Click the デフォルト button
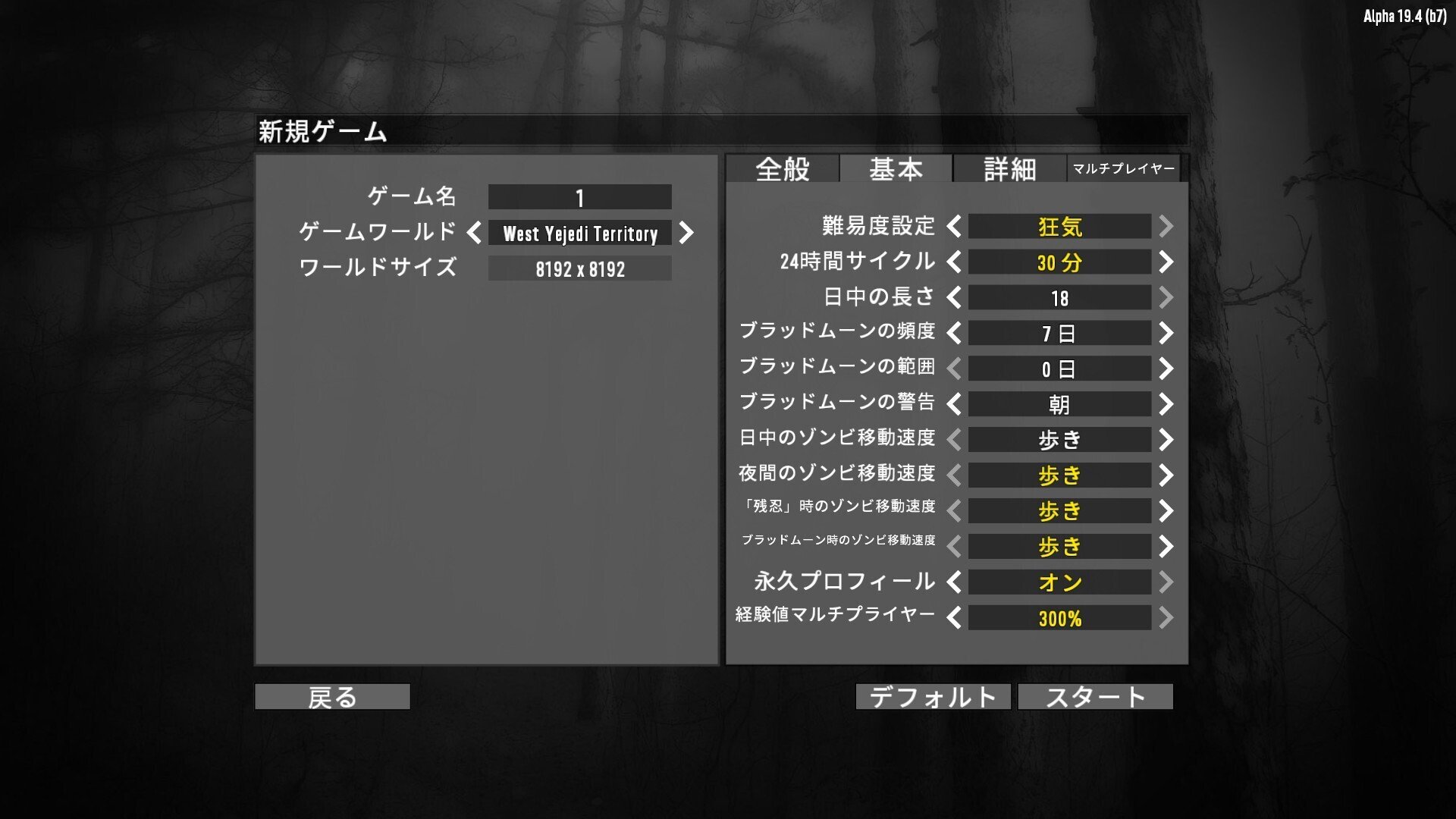The height and width of the screenshot is (819, 1456). click(932, 696)
